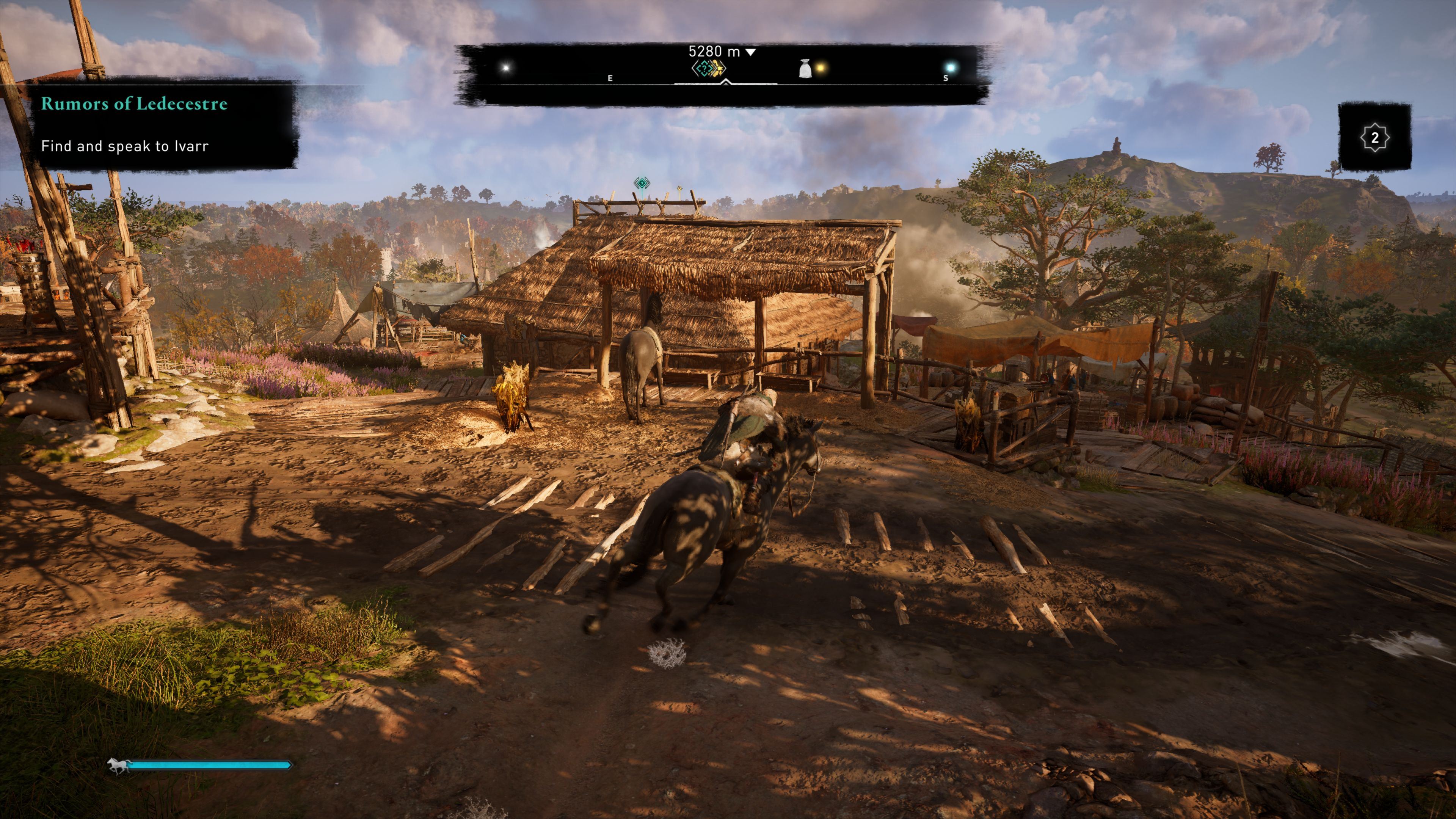This screenshot has height=819, width=1456.
Task: Open the skill points indicator showing 2
Action: pyautogui.click(x=1374, y=137)
